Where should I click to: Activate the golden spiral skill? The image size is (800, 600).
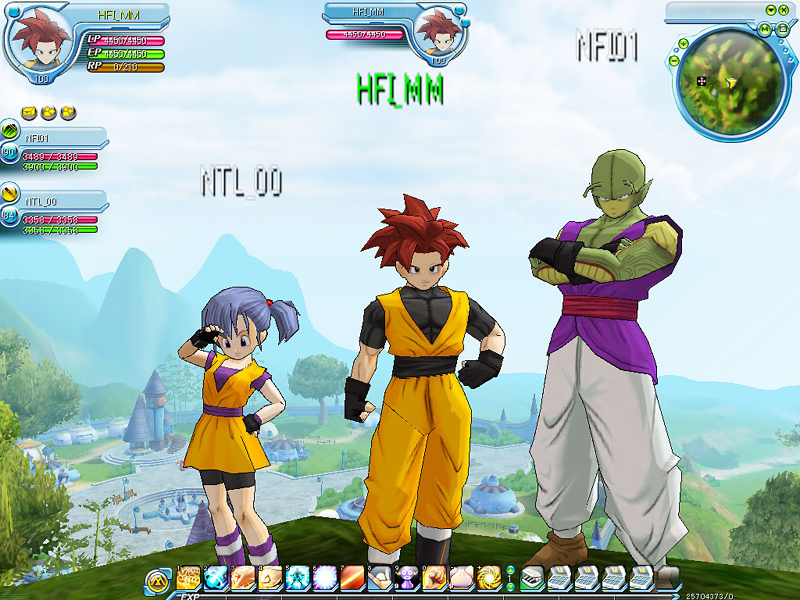click(x=488, y=577)
